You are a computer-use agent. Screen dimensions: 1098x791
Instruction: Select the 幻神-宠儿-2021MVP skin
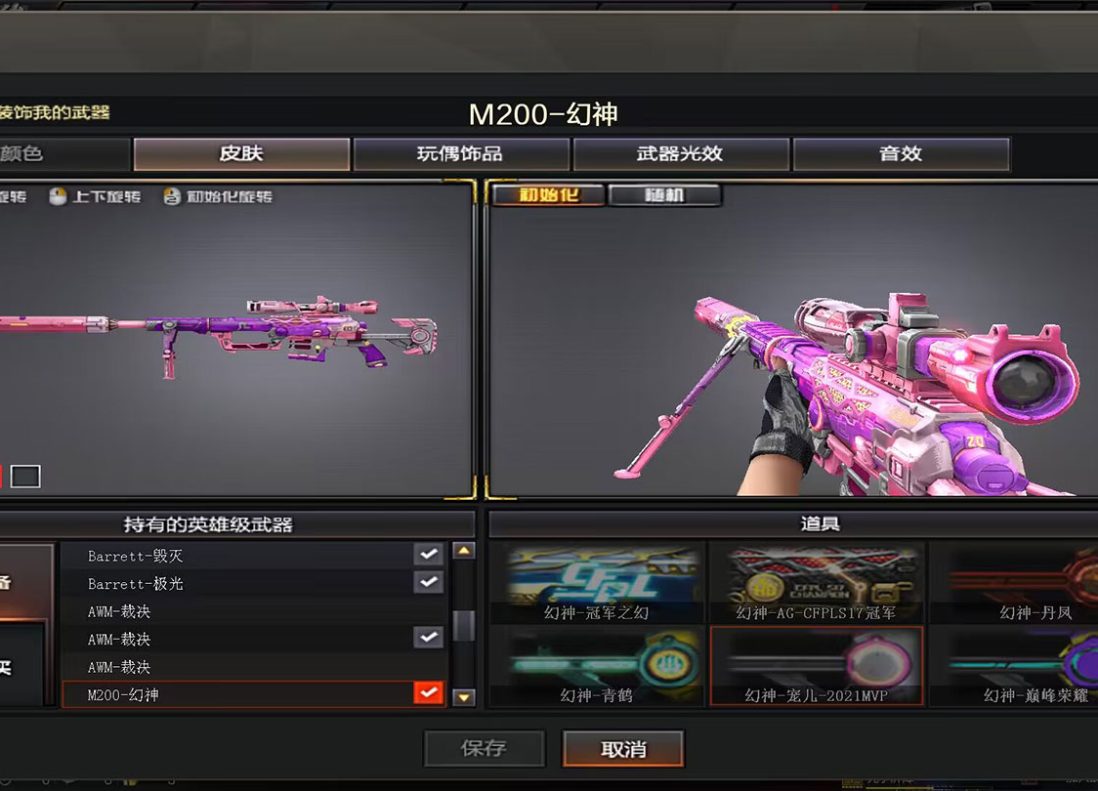[x=816, y=667]
